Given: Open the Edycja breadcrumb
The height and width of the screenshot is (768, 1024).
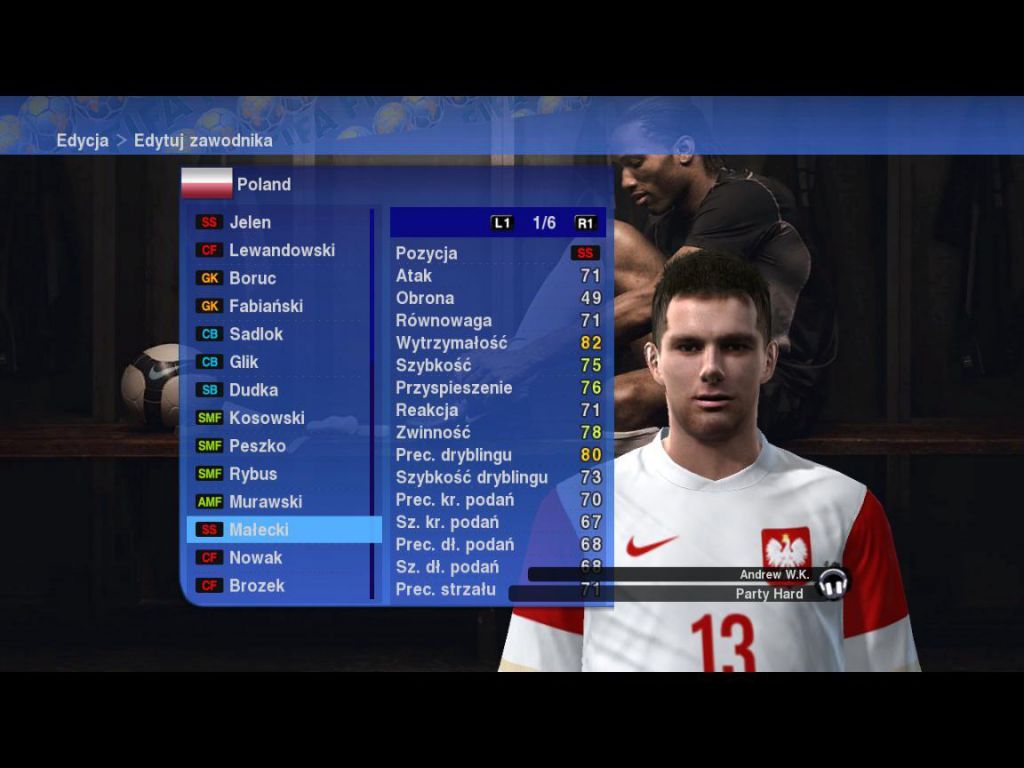Looking at the screenshot, I should pos(82,140).
